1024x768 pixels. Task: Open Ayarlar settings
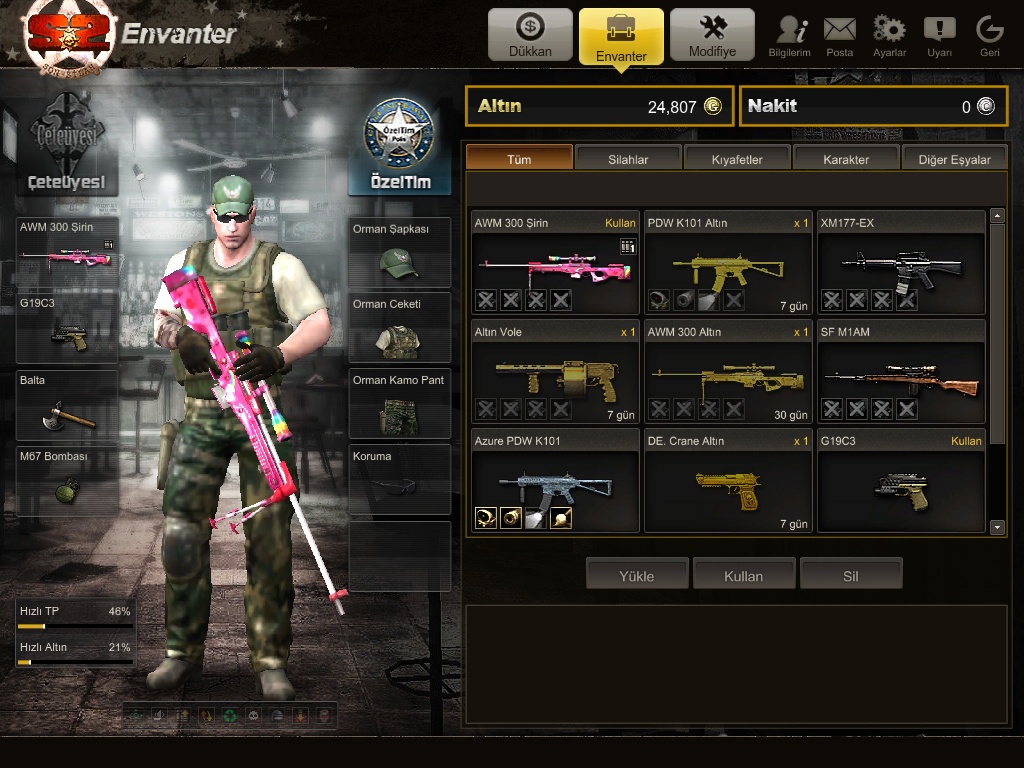click(889, 35)
